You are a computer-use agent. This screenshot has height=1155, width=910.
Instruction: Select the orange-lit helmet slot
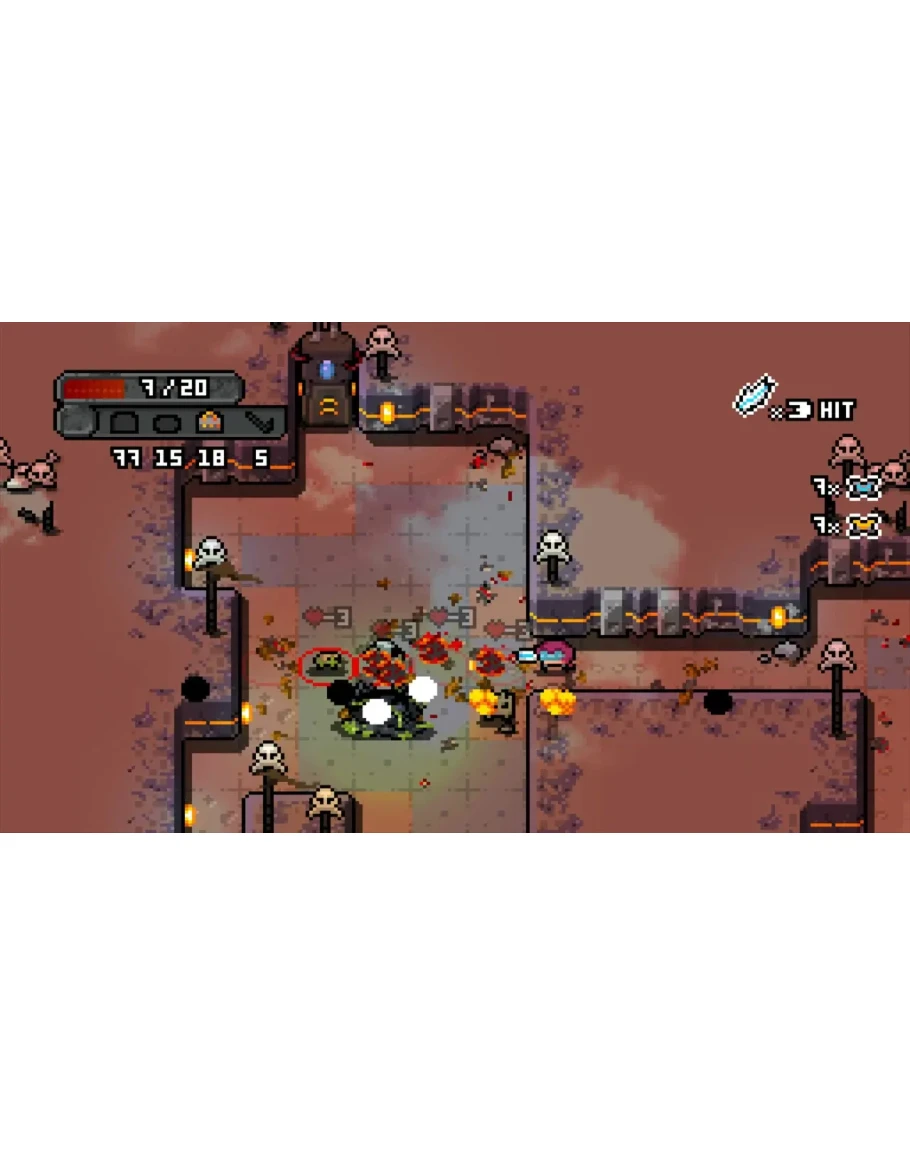tap(209, 422)
